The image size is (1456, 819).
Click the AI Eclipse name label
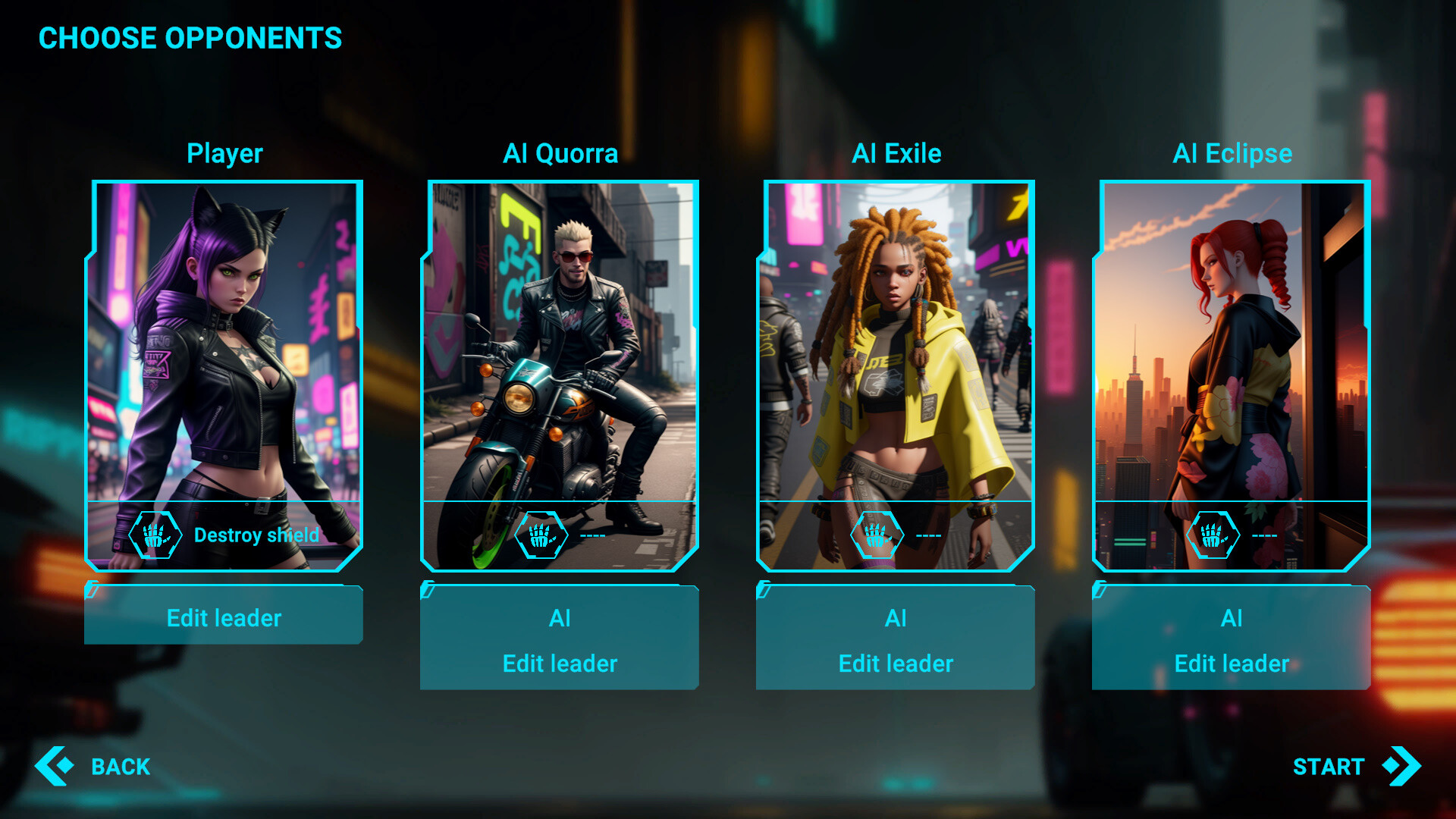1230,153
